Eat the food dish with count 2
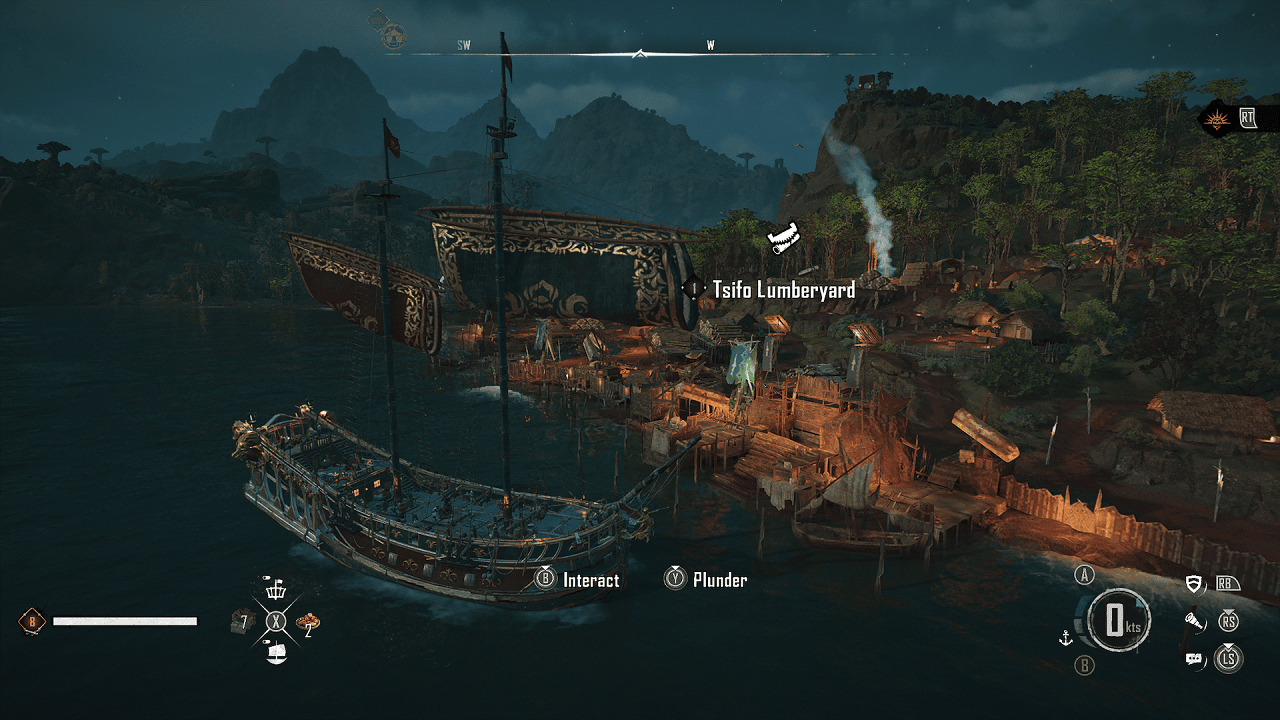The width and height of the screenshot is (1280, 720). point(308,621)
